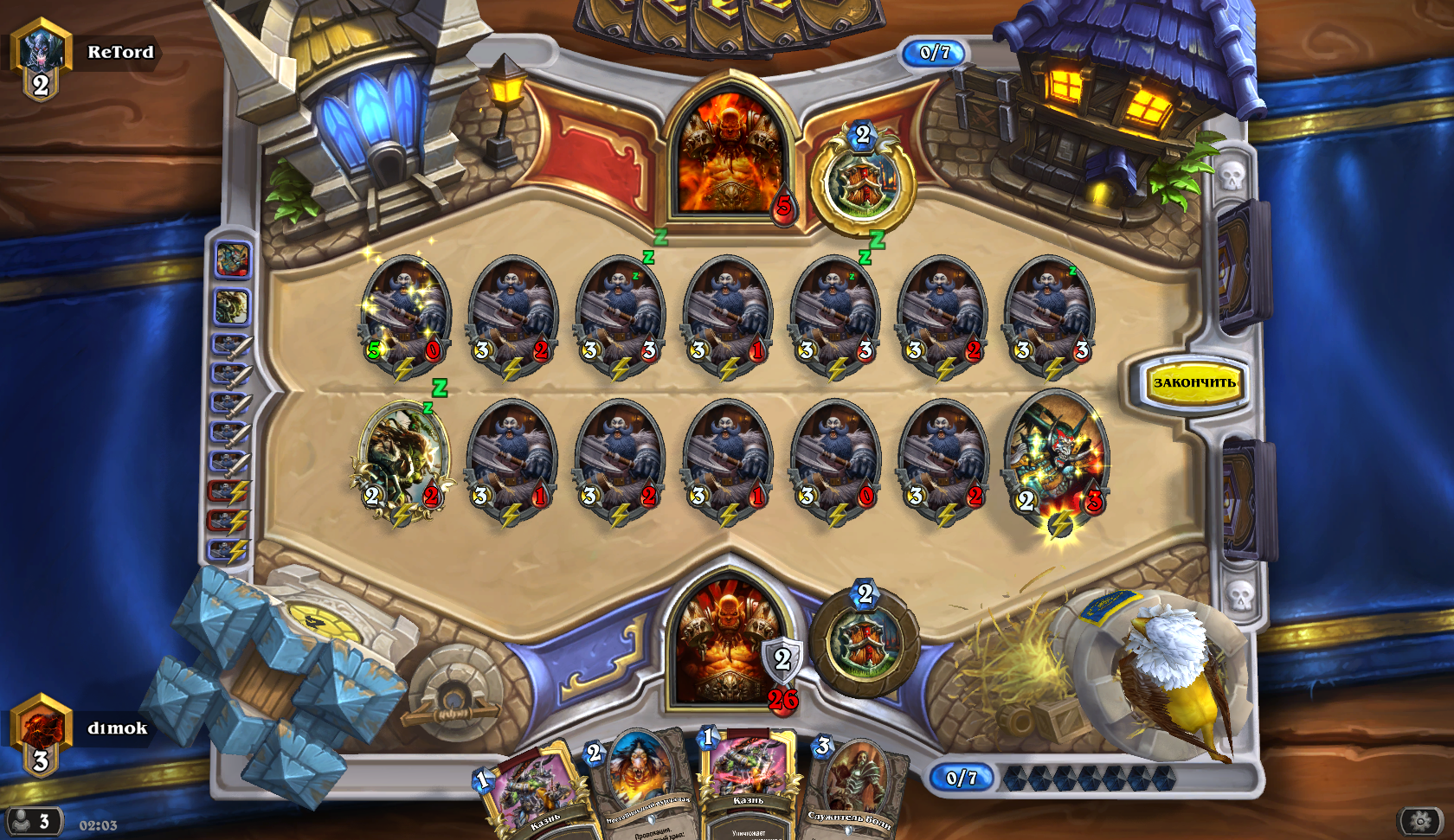
Task: Inspect the opponent's hero power icon
Action: coord(862,183)
